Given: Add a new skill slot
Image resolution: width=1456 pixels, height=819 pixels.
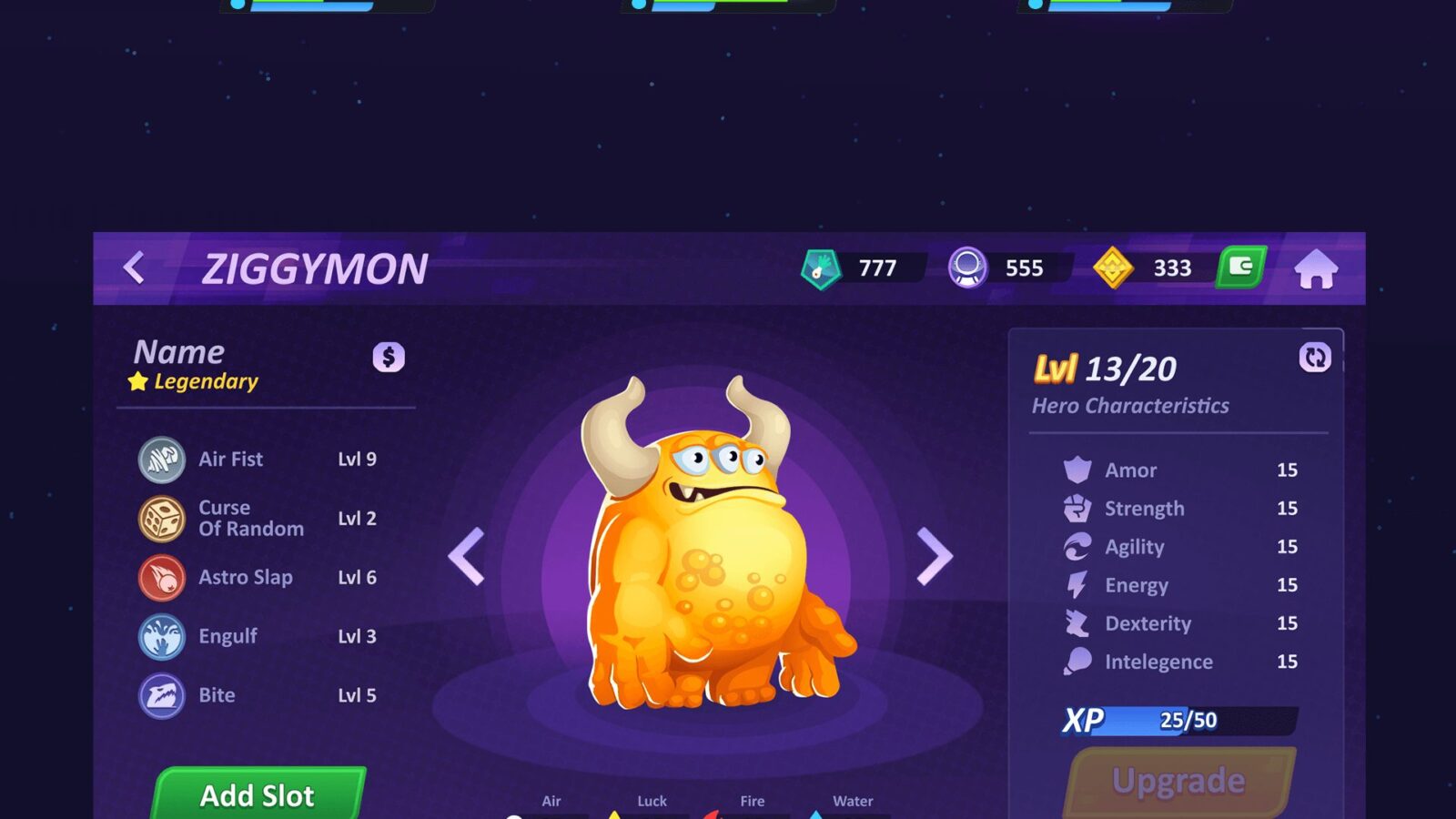Looking at the screenshot, I should [258, 795].
